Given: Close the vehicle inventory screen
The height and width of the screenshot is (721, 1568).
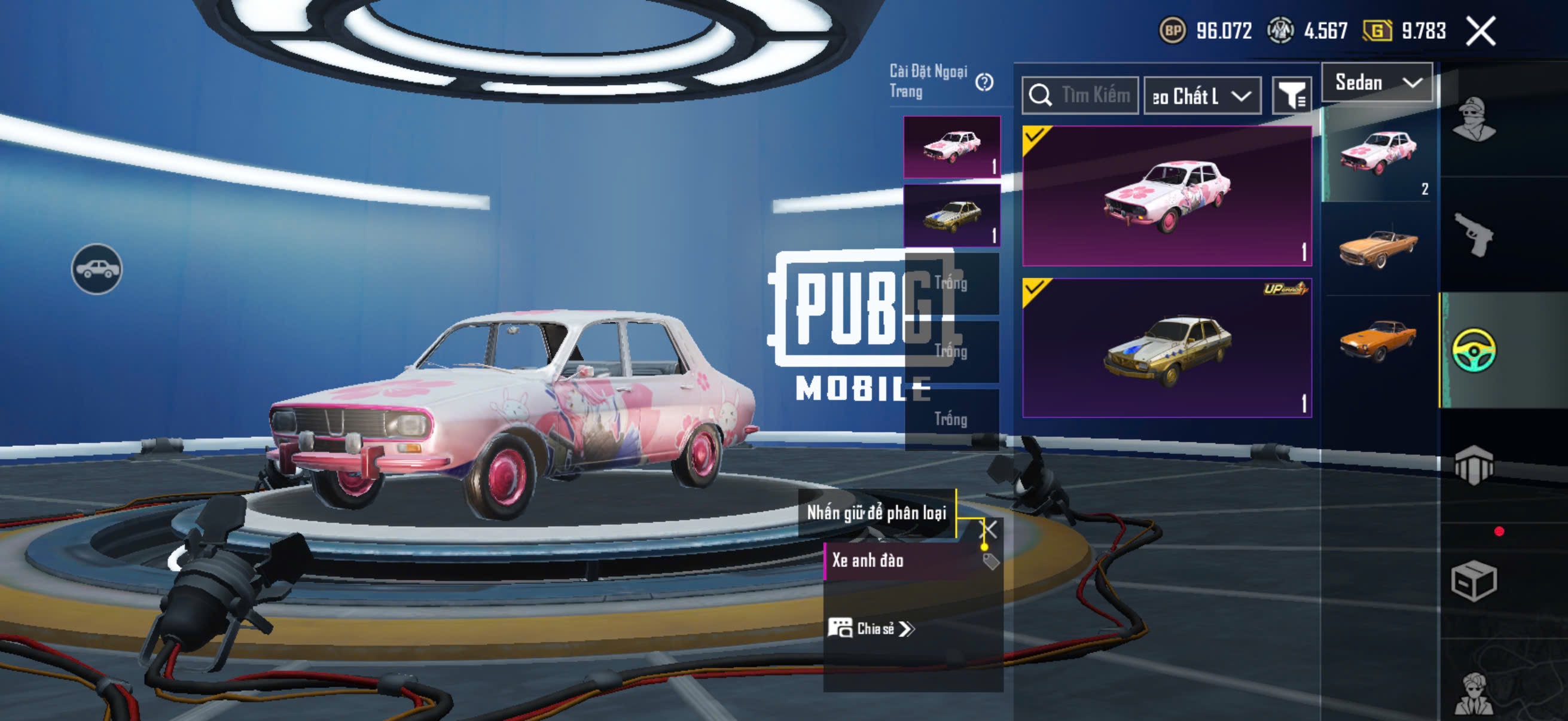Looking at the screenshot, I should pyautogui.click(x=1479, y=31).
